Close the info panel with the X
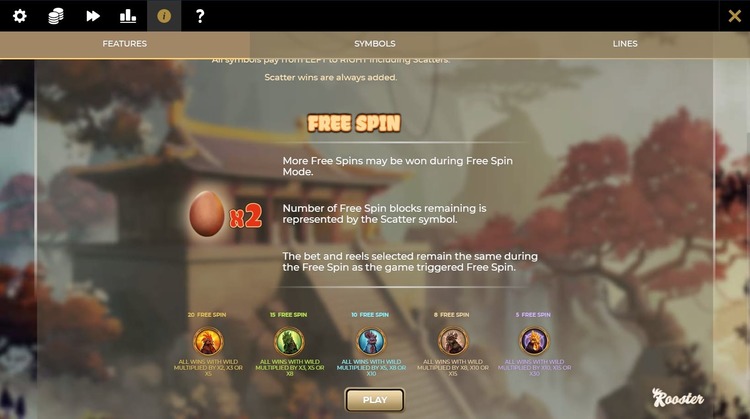This screenshot has height=419, width=750. pos(734,16)
